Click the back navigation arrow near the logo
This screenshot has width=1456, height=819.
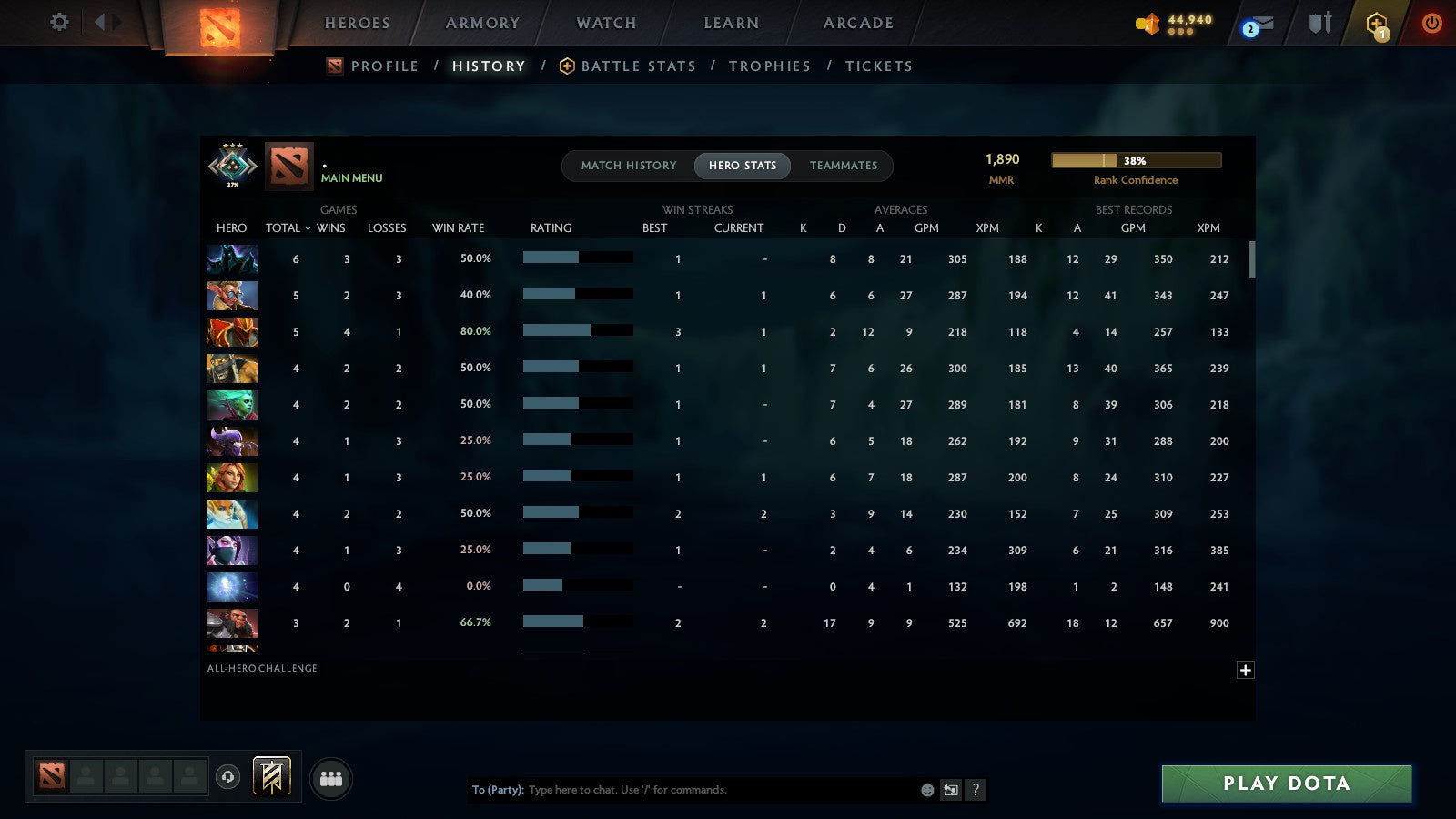100,23
